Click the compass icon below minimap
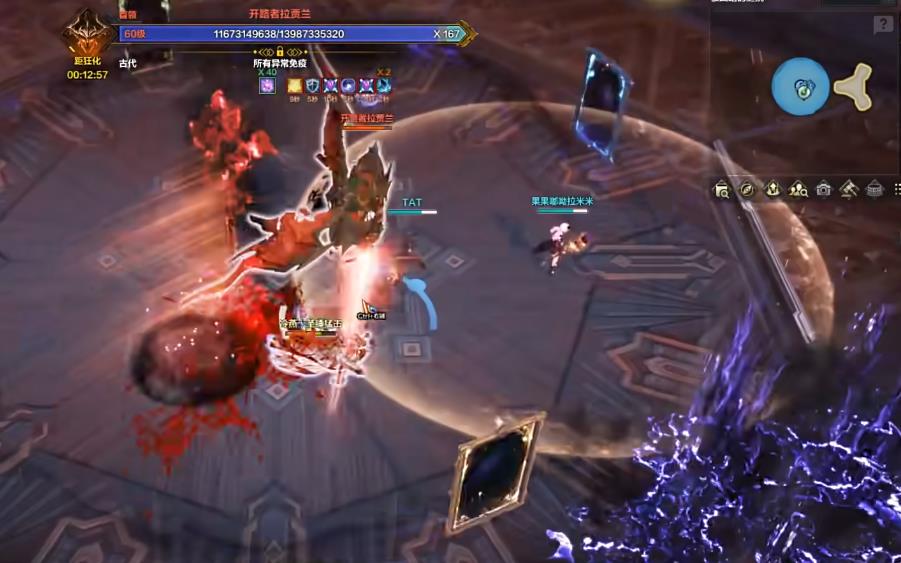 click(x=746, y=189)
